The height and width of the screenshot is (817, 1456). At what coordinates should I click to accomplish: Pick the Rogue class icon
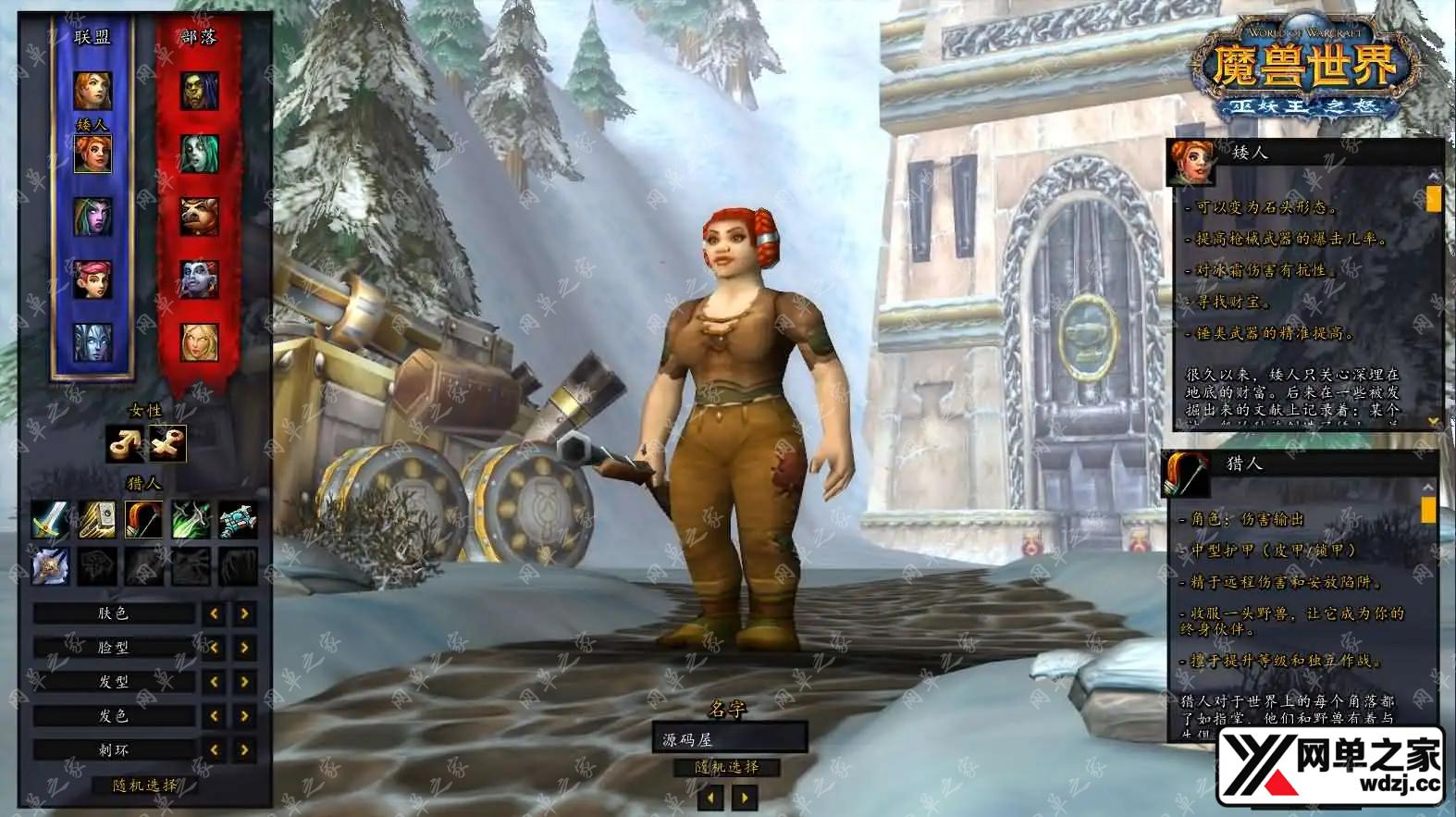pos(191,520)
